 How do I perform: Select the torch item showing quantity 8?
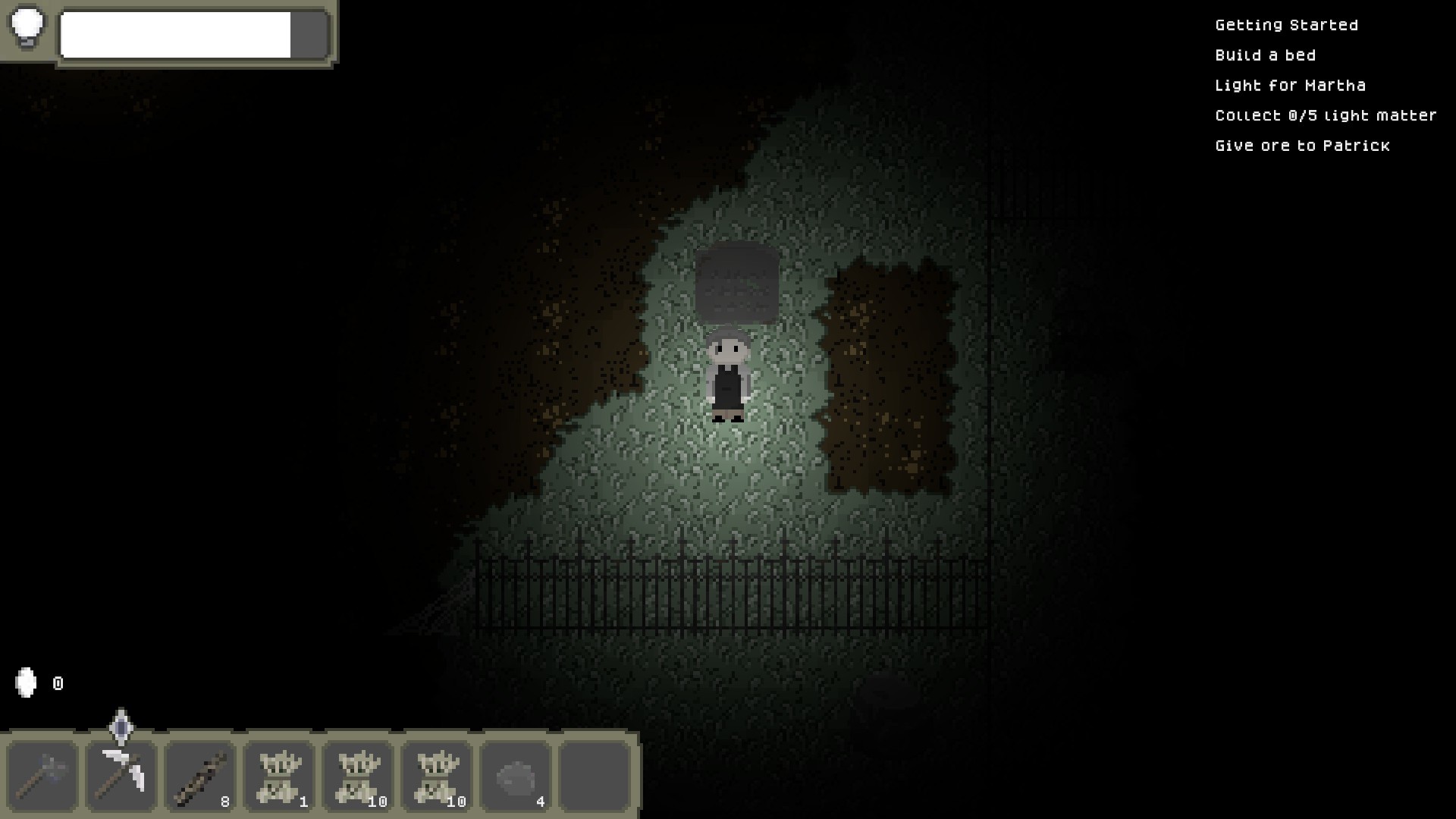click(x=199, y=775)
